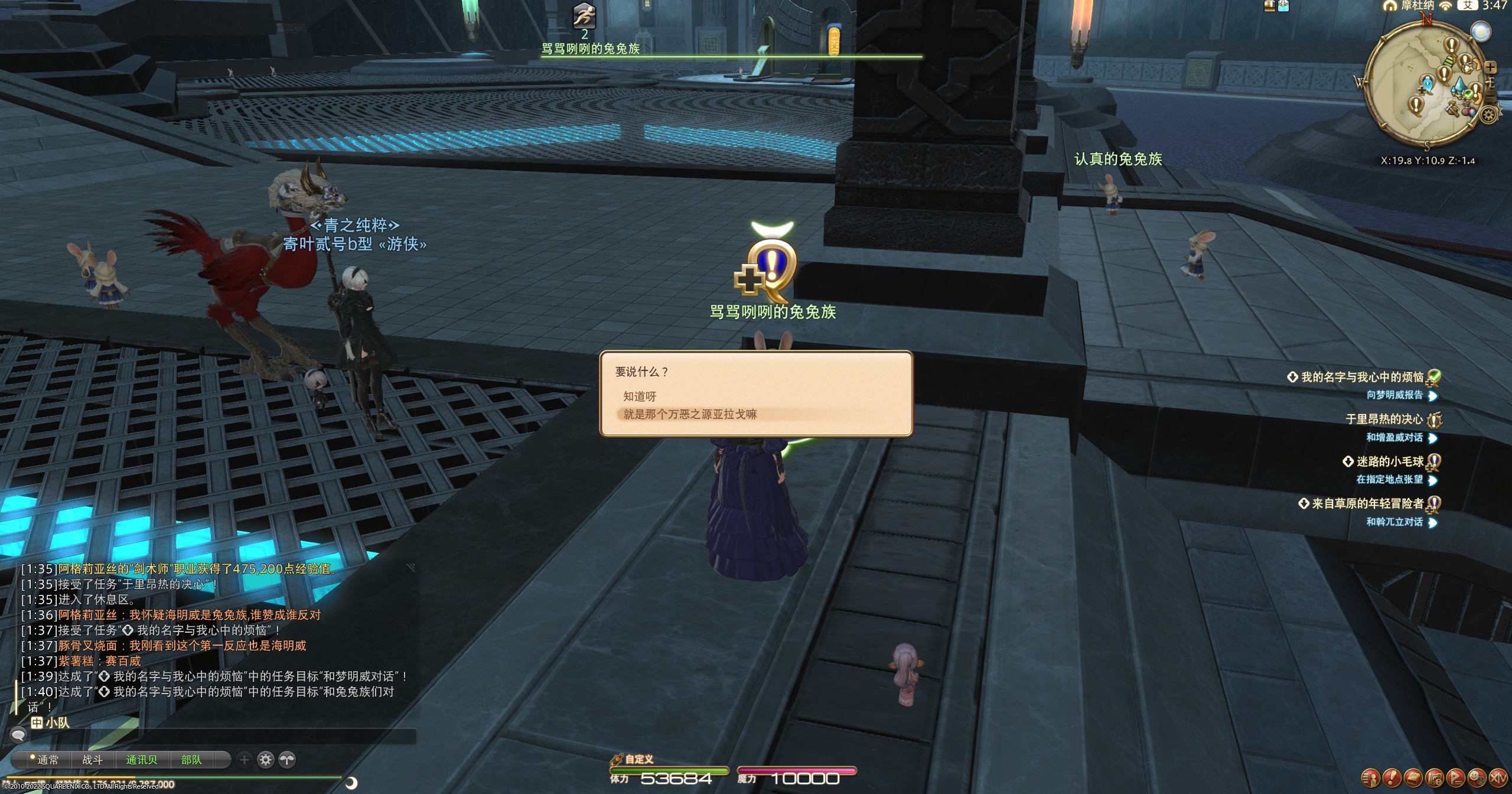
Task: Select the 部队 chat tab
Action: click(191, 760)
